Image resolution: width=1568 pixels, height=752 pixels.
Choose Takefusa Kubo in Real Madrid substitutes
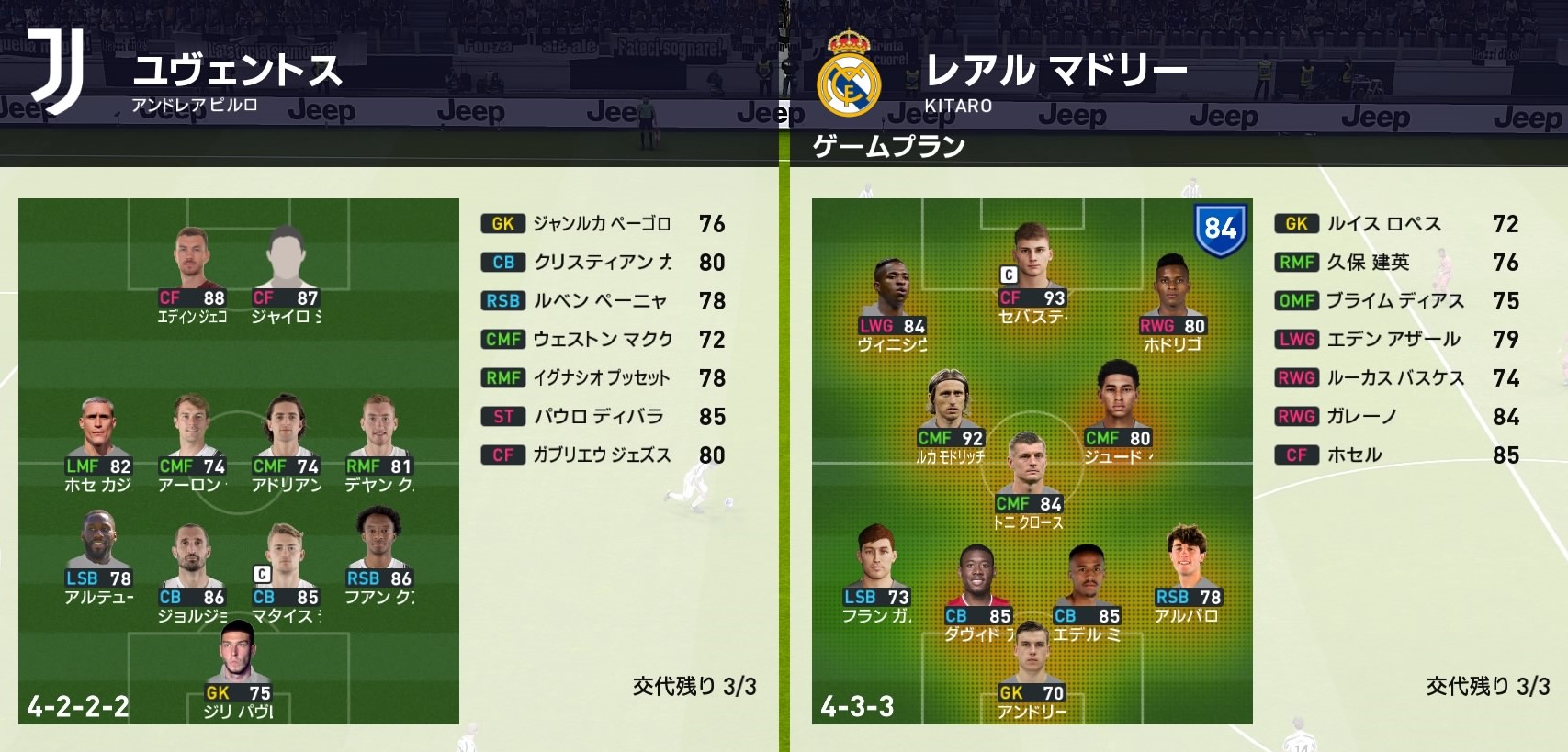pyautogui.click(x=1368, y=263)
